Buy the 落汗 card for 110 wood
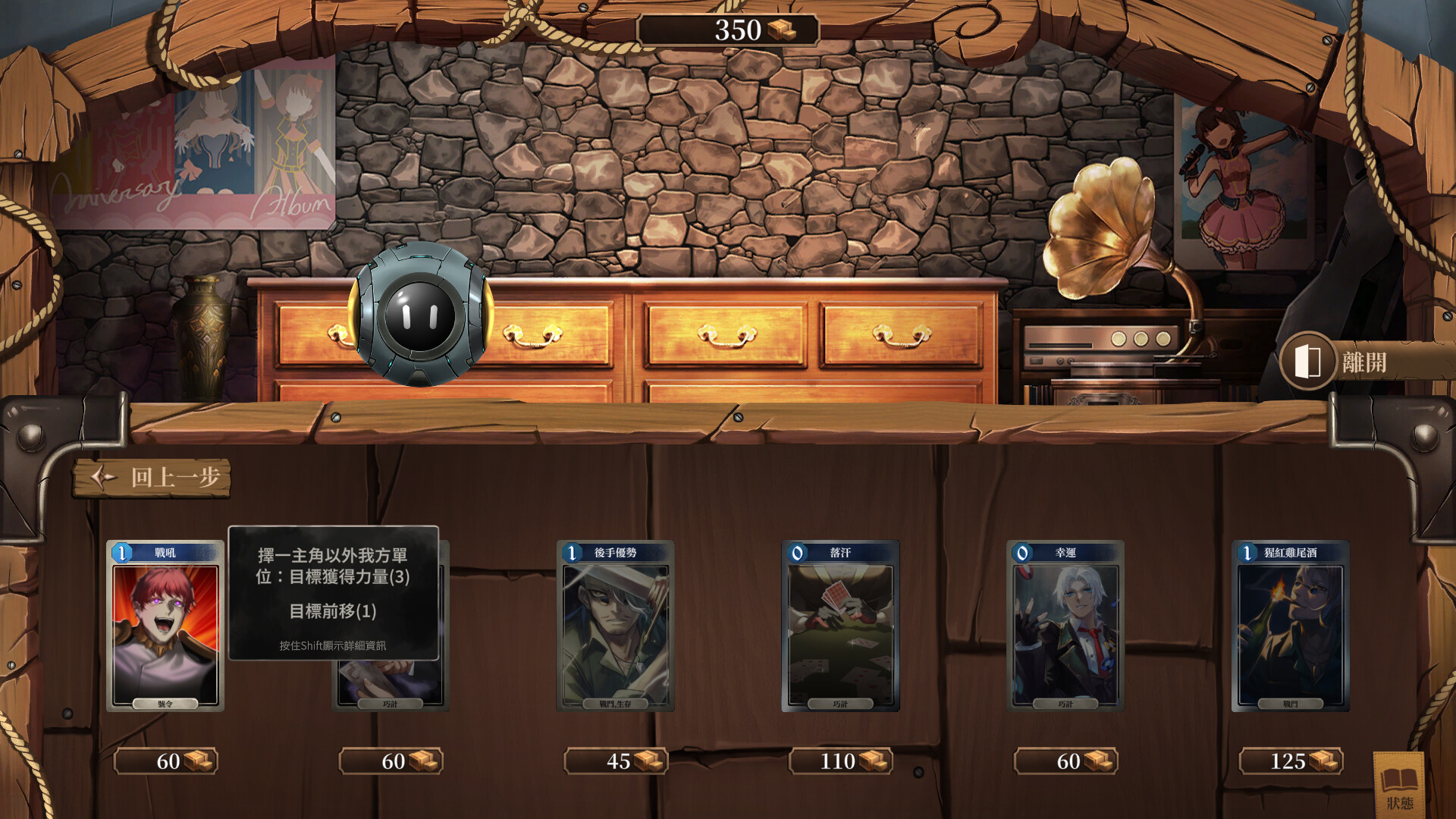The width and height of the screenshot is (1456, 819). click(x=839, y=761)
